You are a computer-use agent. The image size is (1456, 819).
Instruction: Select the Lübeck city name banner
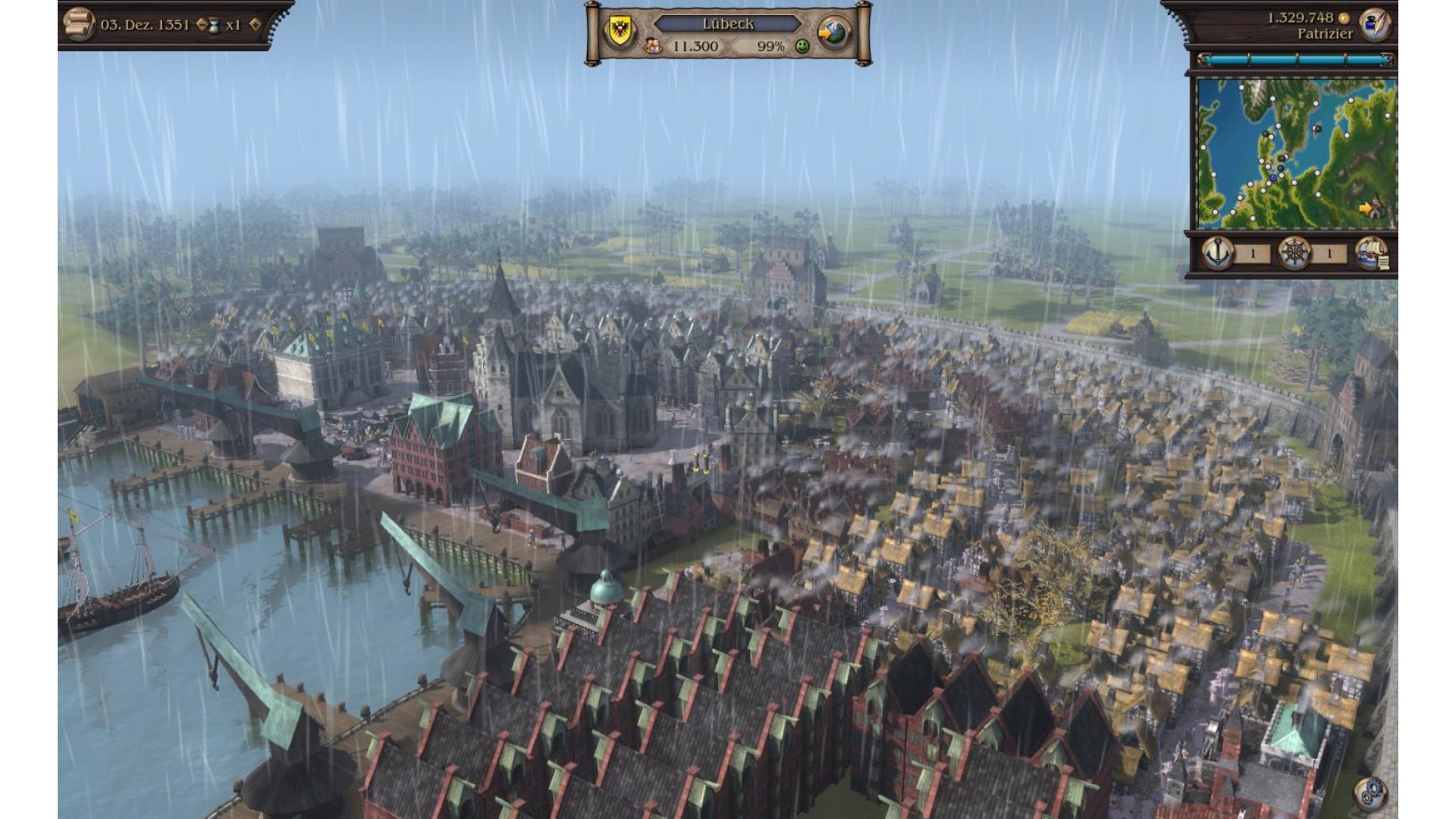point(727,24)
